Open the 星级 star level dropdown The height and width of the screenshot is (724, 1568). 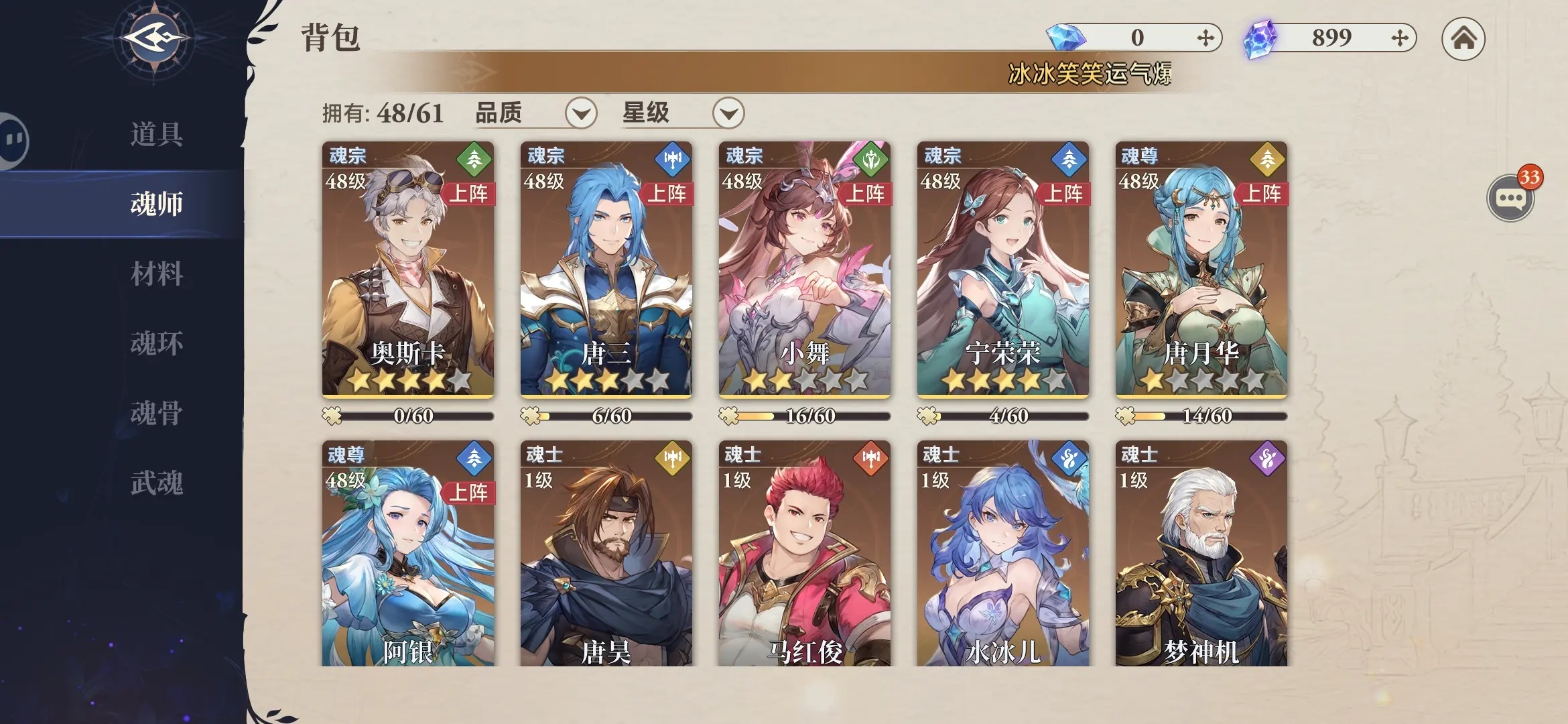[x=728, y=113]
